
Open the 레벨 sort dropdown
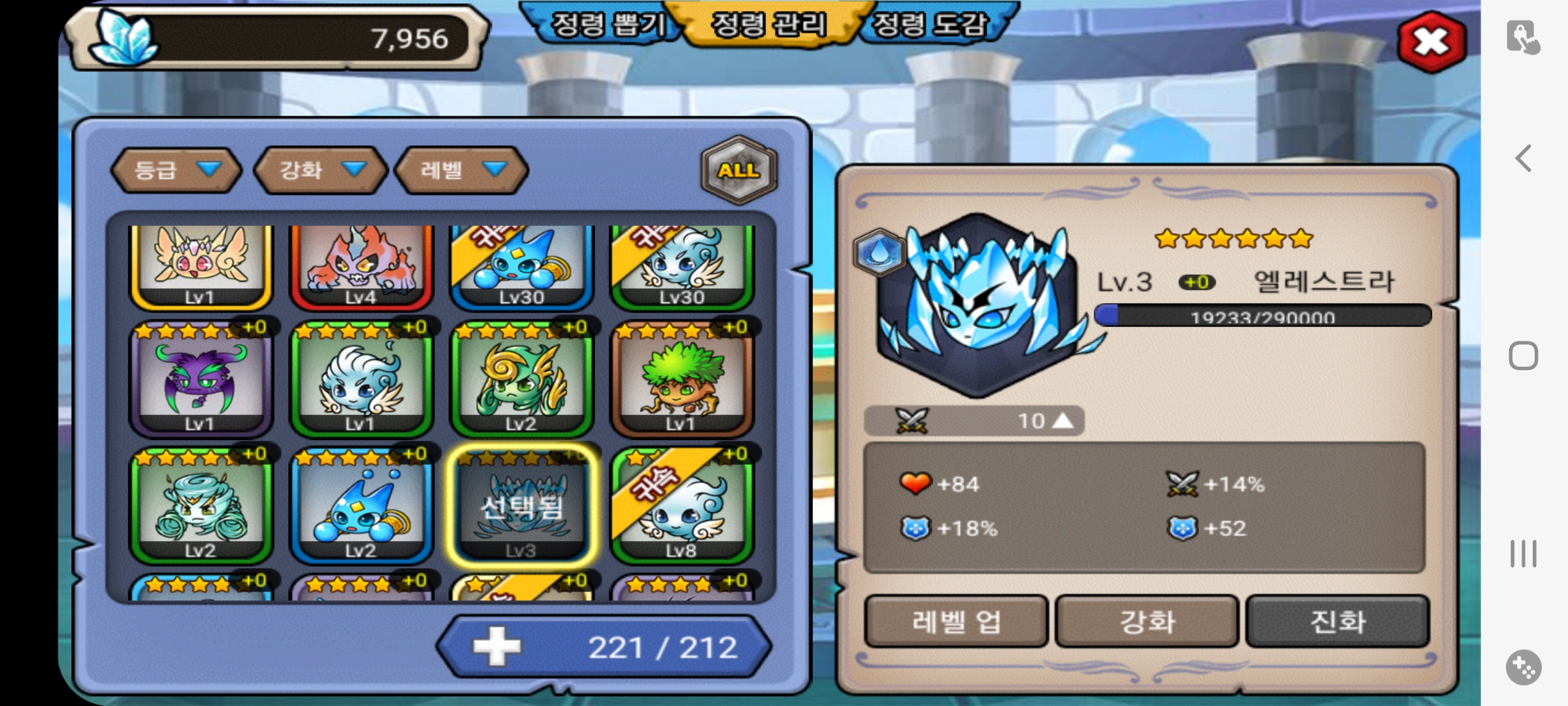click(x=461, y=170)
